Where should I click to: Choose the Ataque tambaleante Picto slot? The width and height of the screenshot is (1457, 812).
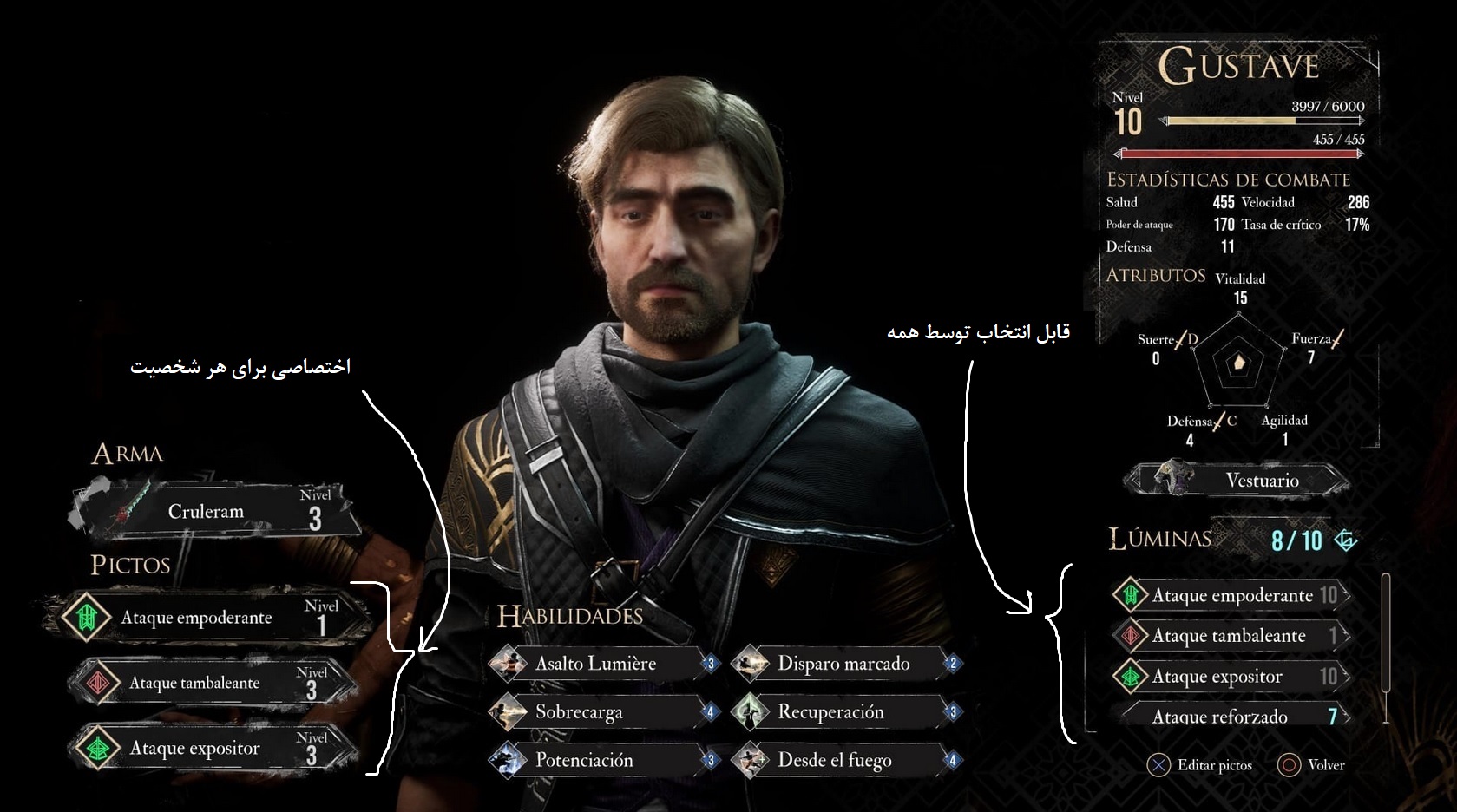pos(213,683)
